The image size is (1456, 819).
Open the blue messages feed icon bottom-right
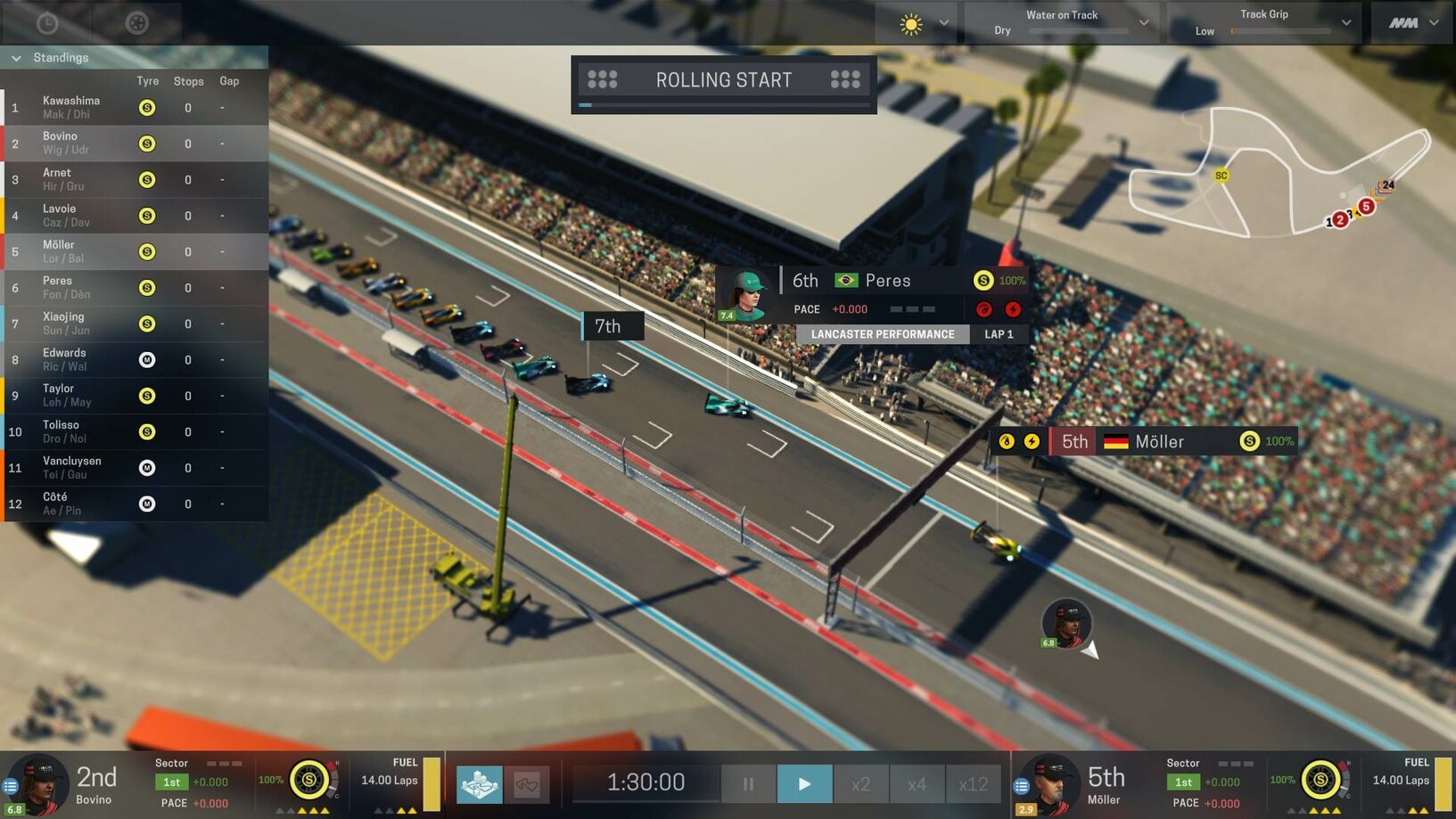tap(1021, 786)
